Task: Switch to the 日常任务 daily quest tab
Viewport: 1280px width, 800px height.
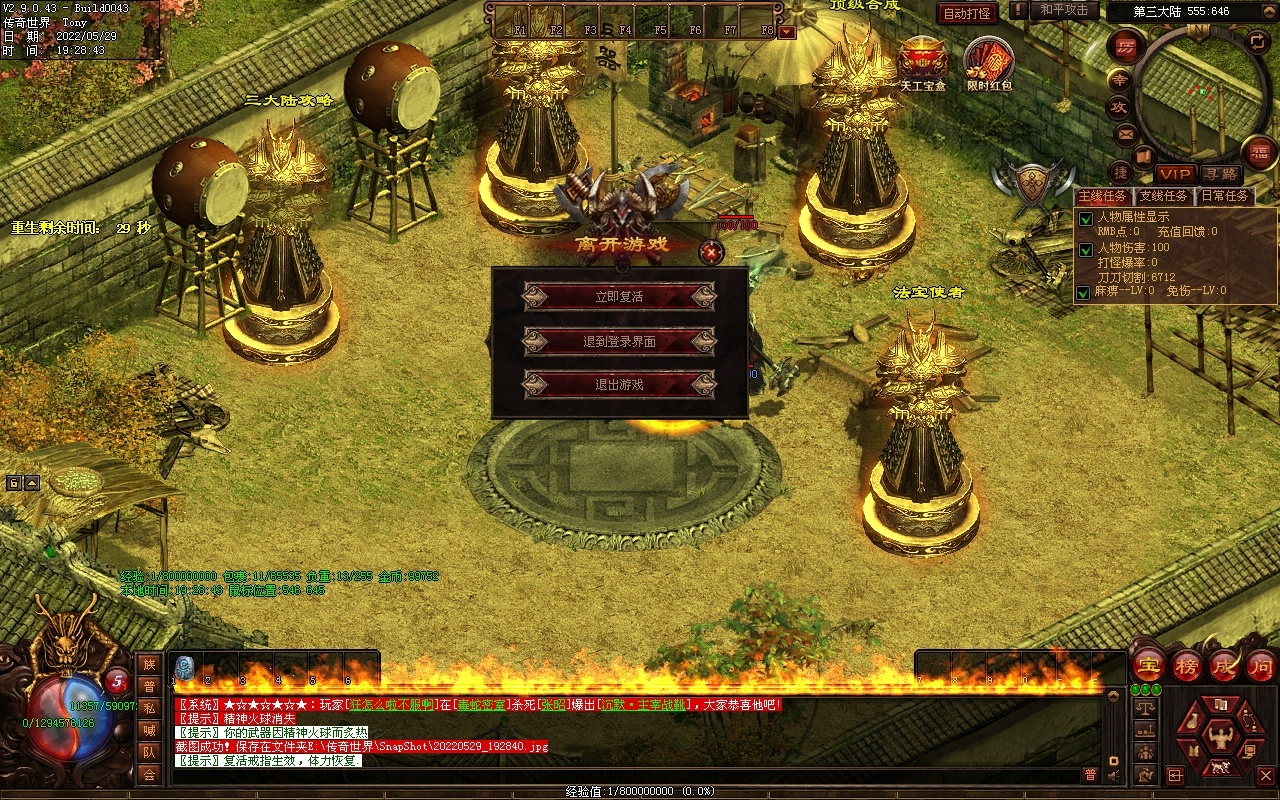Action: pos(1225,196)
